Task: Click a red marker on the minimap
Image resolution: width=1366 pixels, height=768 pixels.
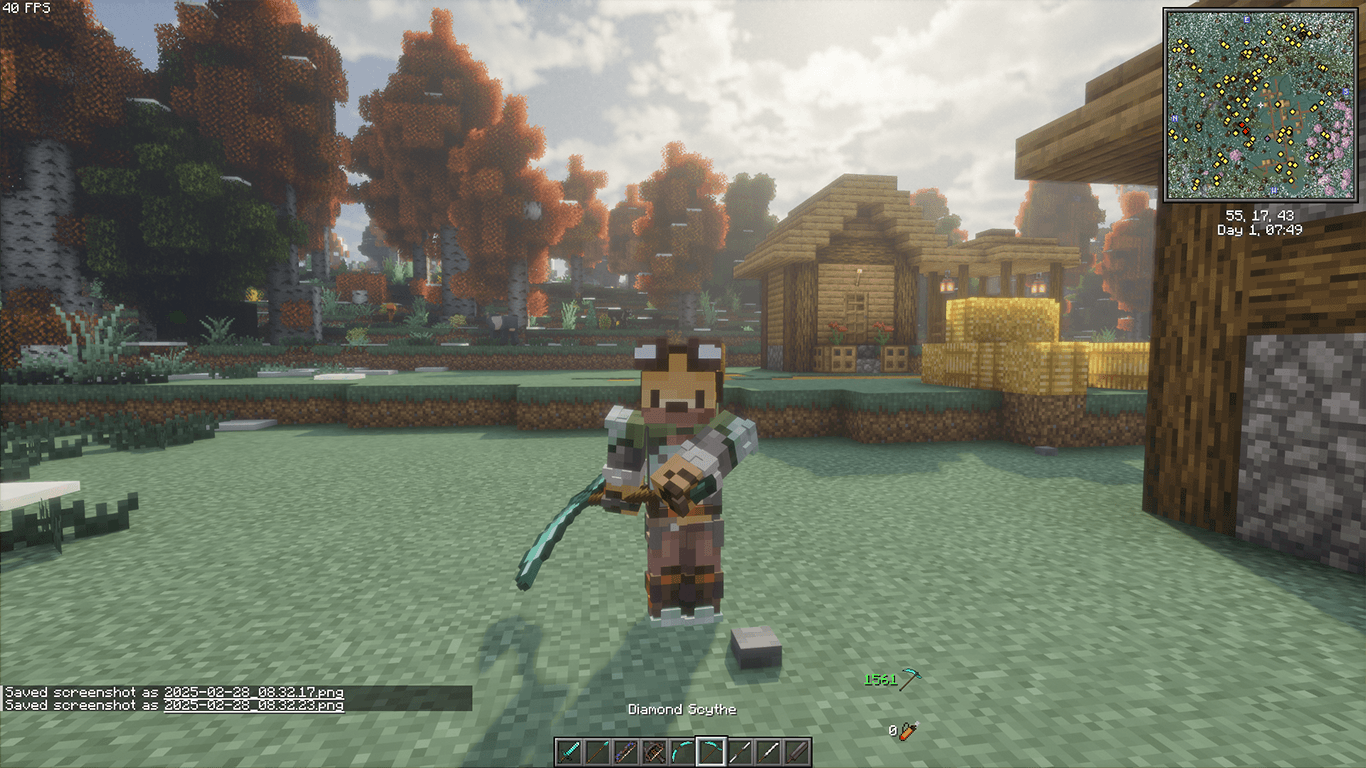Action: pyautogui.click(x=1242, y=124)
